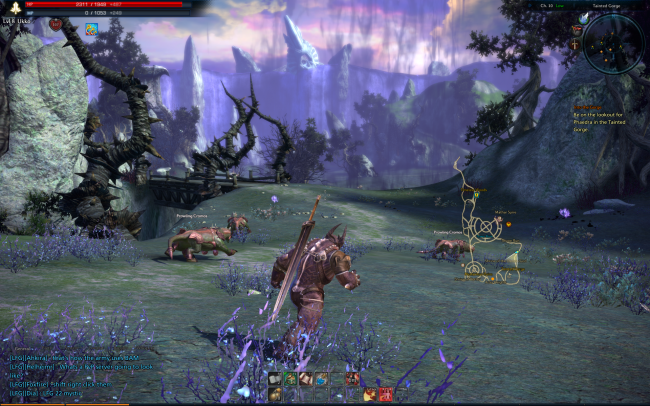Select the character class emblem portrait
This screenshot has height=406, width=650.
[16, 8]
